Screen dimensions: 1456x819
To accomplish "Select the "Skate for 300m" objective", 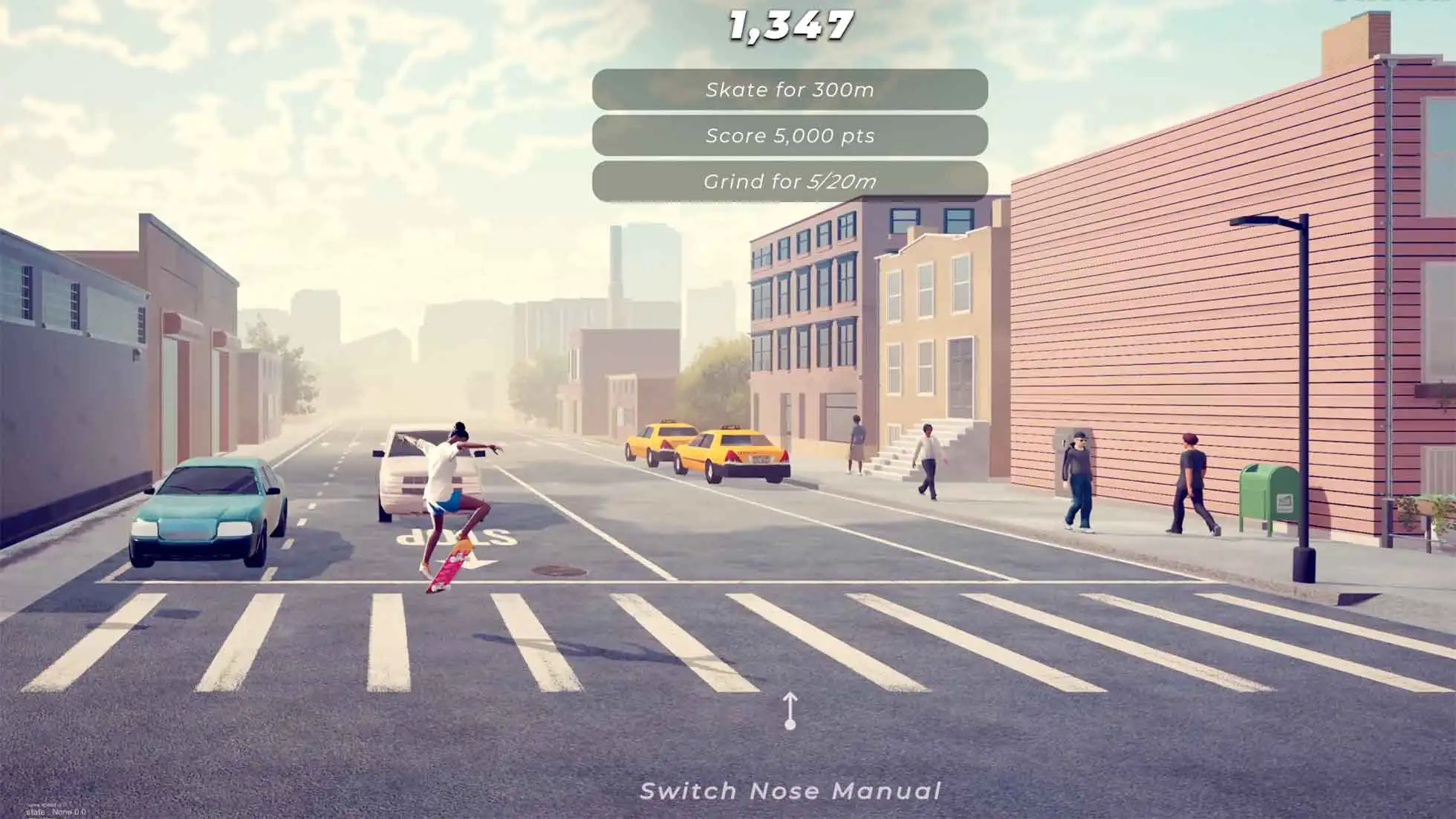I will [790, 90].
